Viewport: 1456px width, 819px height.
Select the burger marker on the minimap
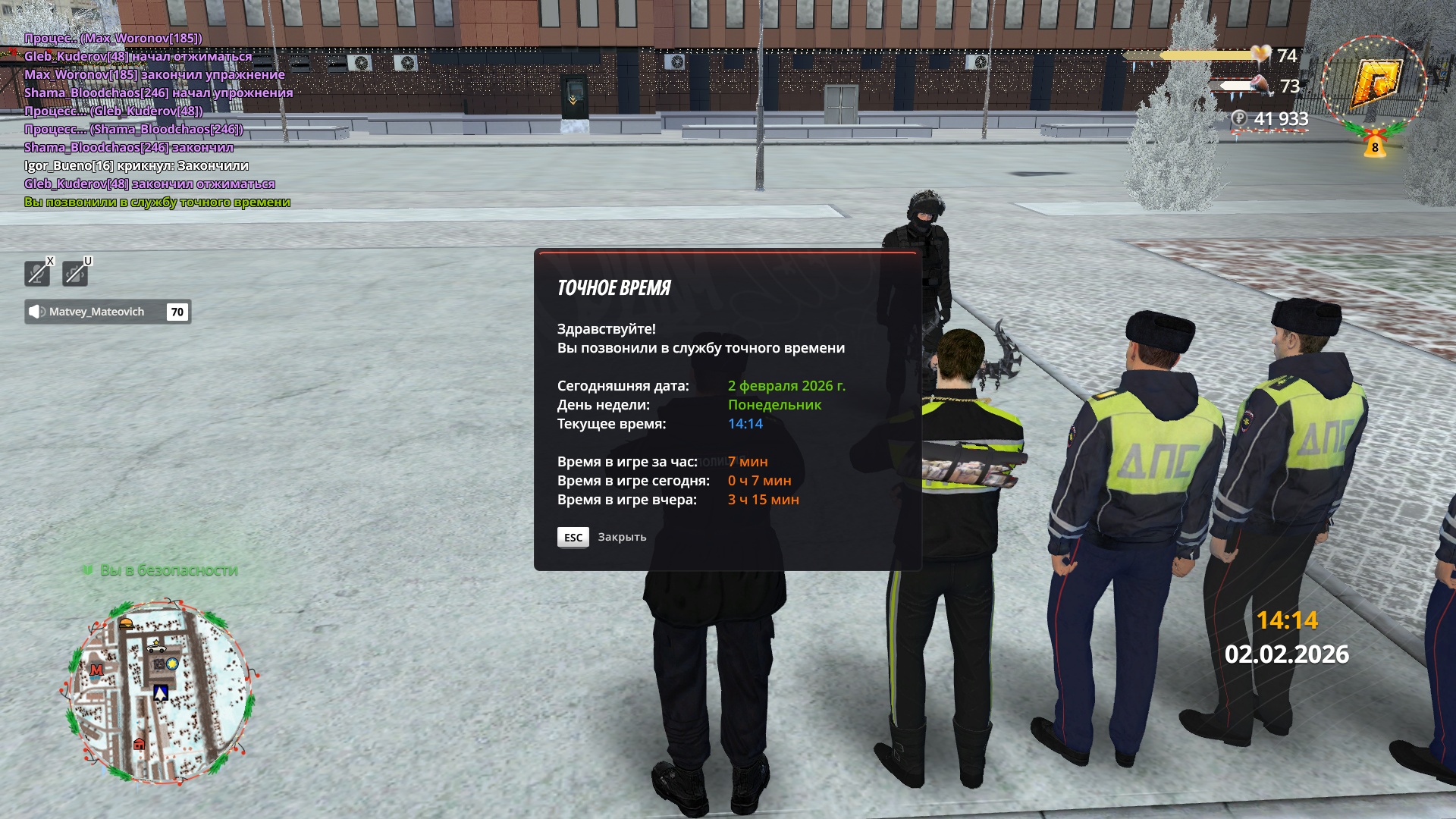coord(127,624)
